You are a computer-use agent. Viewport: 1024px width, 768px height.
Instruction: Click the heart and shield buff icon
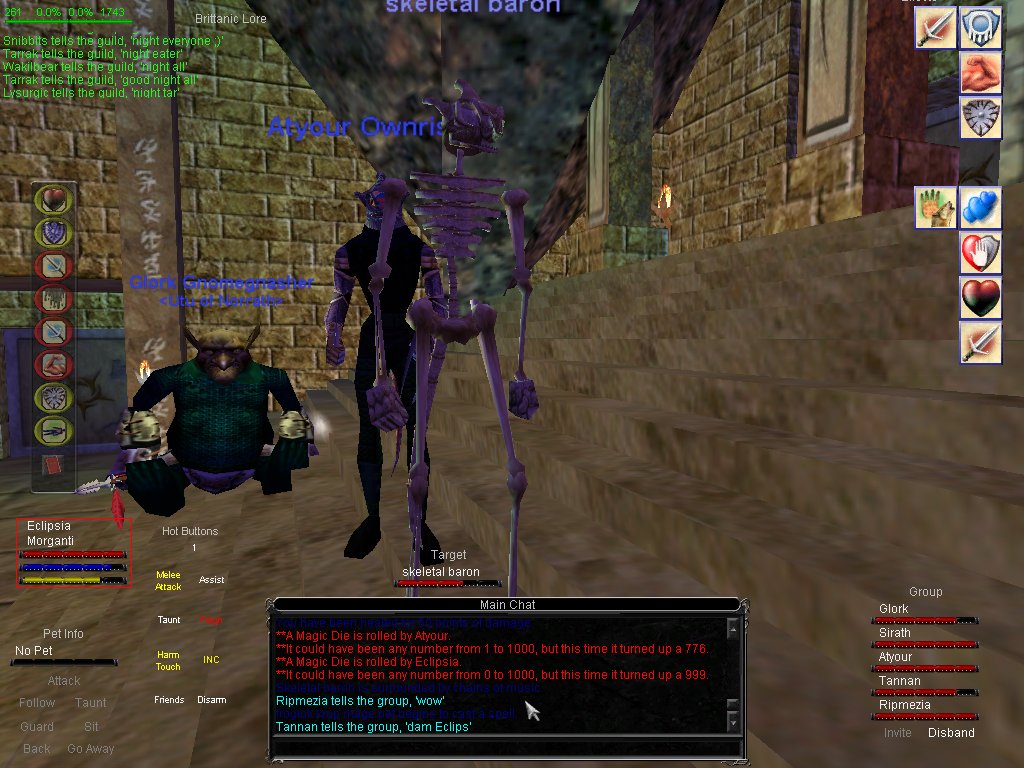tap(981, 253)
